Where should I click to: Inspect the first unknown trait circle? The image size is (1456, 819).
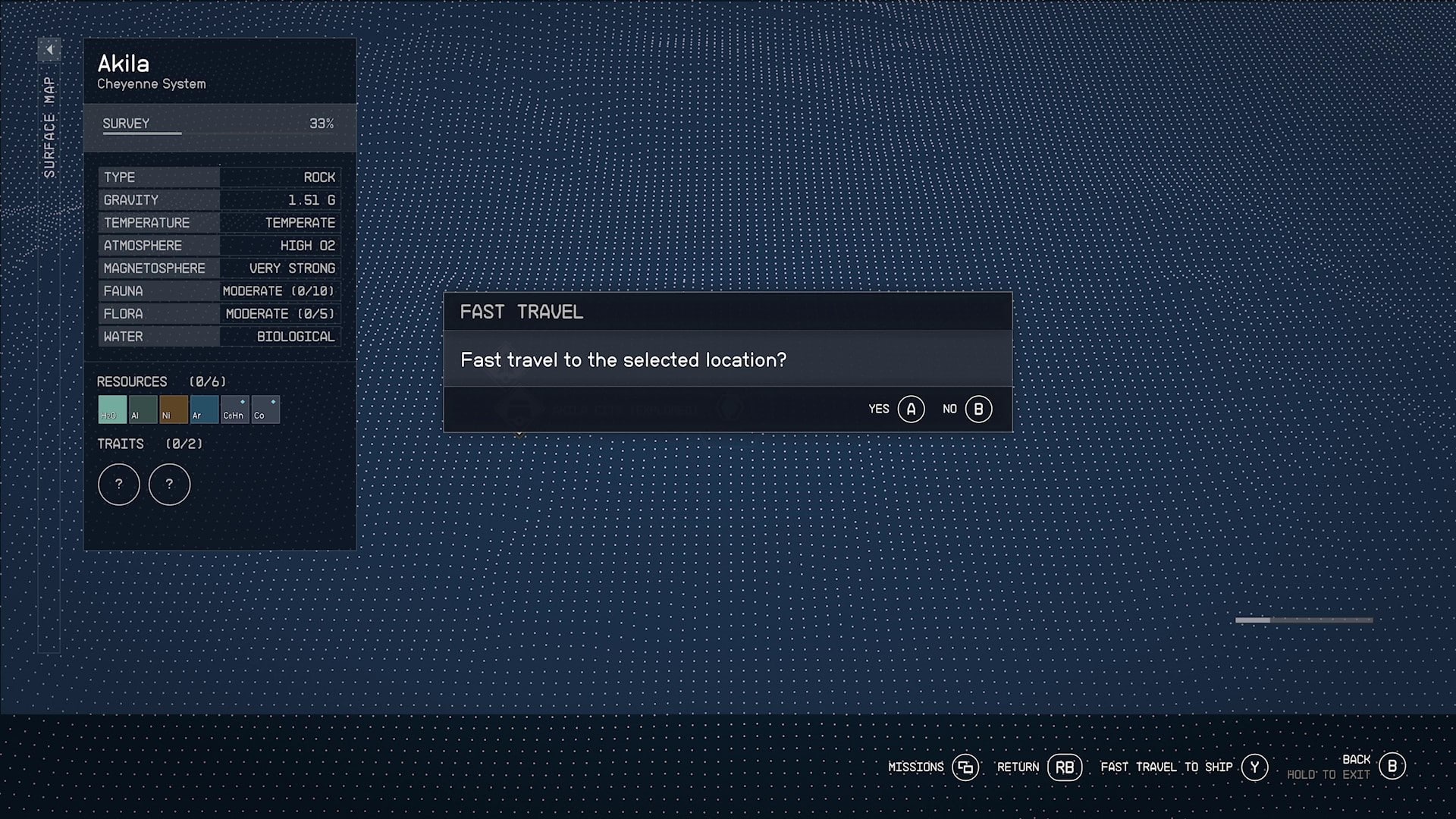coord(119,485)
